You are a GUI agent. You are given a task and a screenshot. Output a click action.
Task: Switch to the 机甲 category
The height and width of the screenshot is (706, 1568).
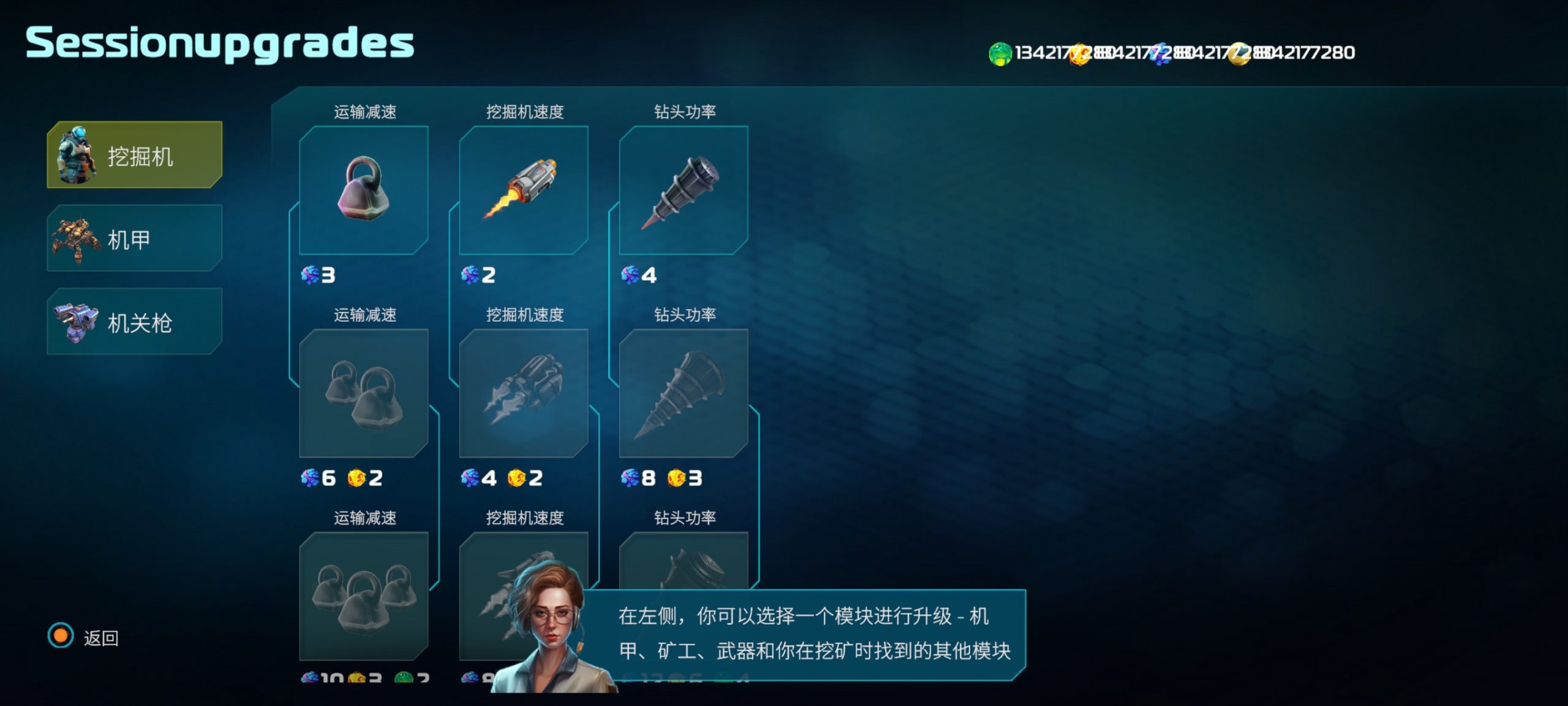(x=135, y=238)
